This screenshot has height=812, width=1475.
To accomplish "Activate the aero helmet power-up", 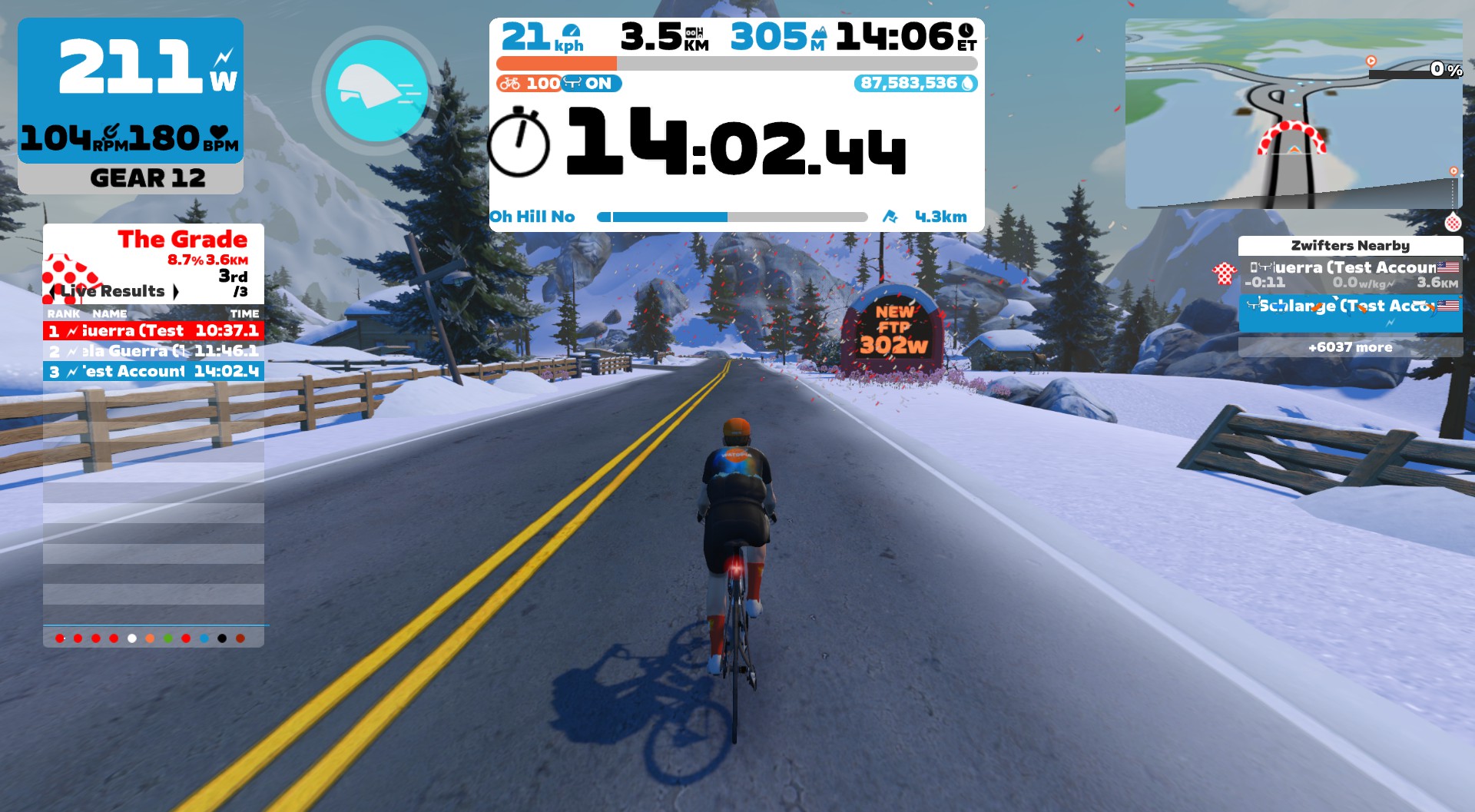I will click(376, 90).
